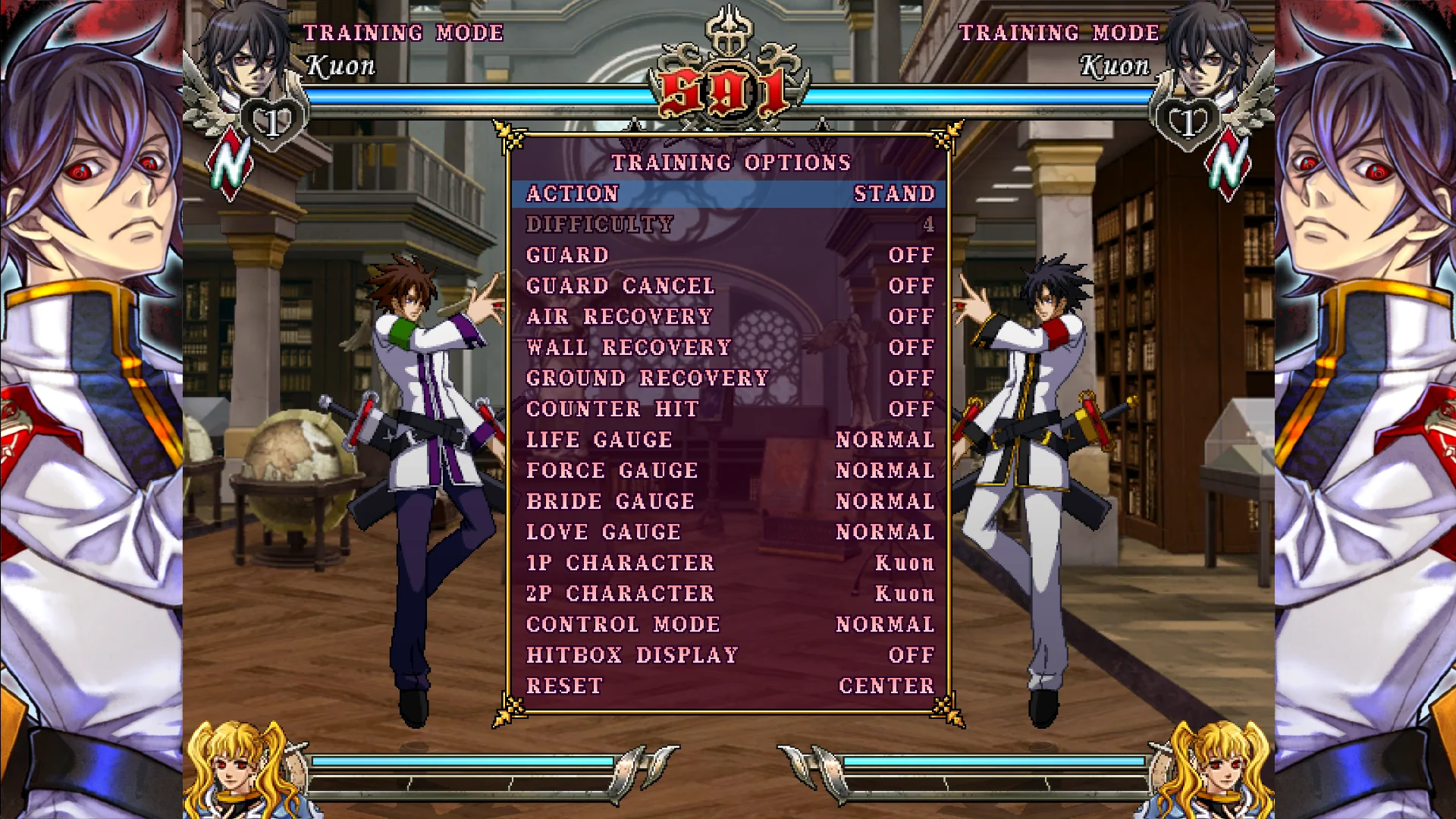
Task: Select the Control Mode option
Action: click(728, 624)
